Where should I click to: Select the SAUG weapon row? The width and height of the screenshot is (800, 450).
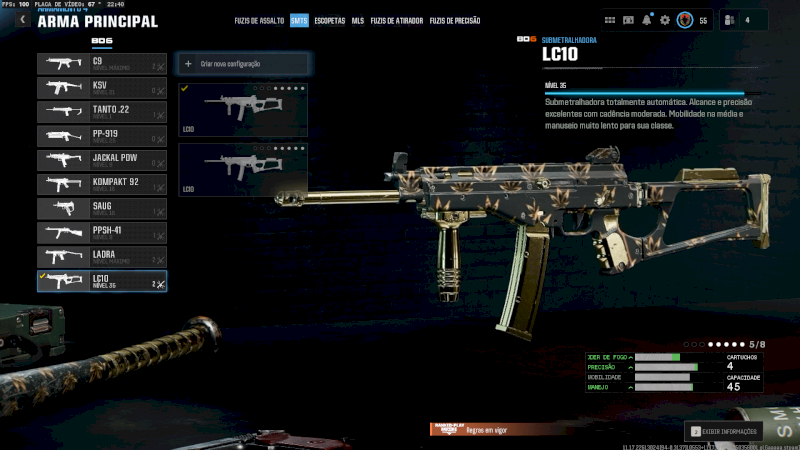[x=102, y=209]
